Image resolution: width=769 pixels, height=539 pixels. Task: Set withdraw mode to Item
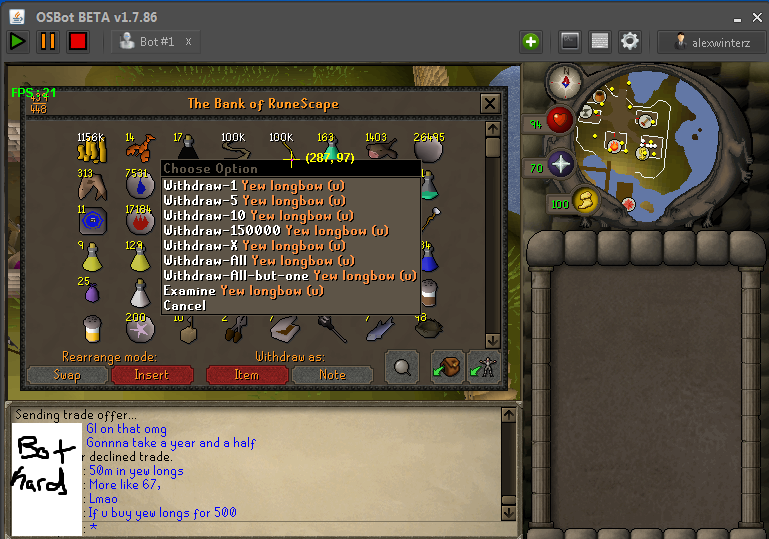tap(246, 375)
